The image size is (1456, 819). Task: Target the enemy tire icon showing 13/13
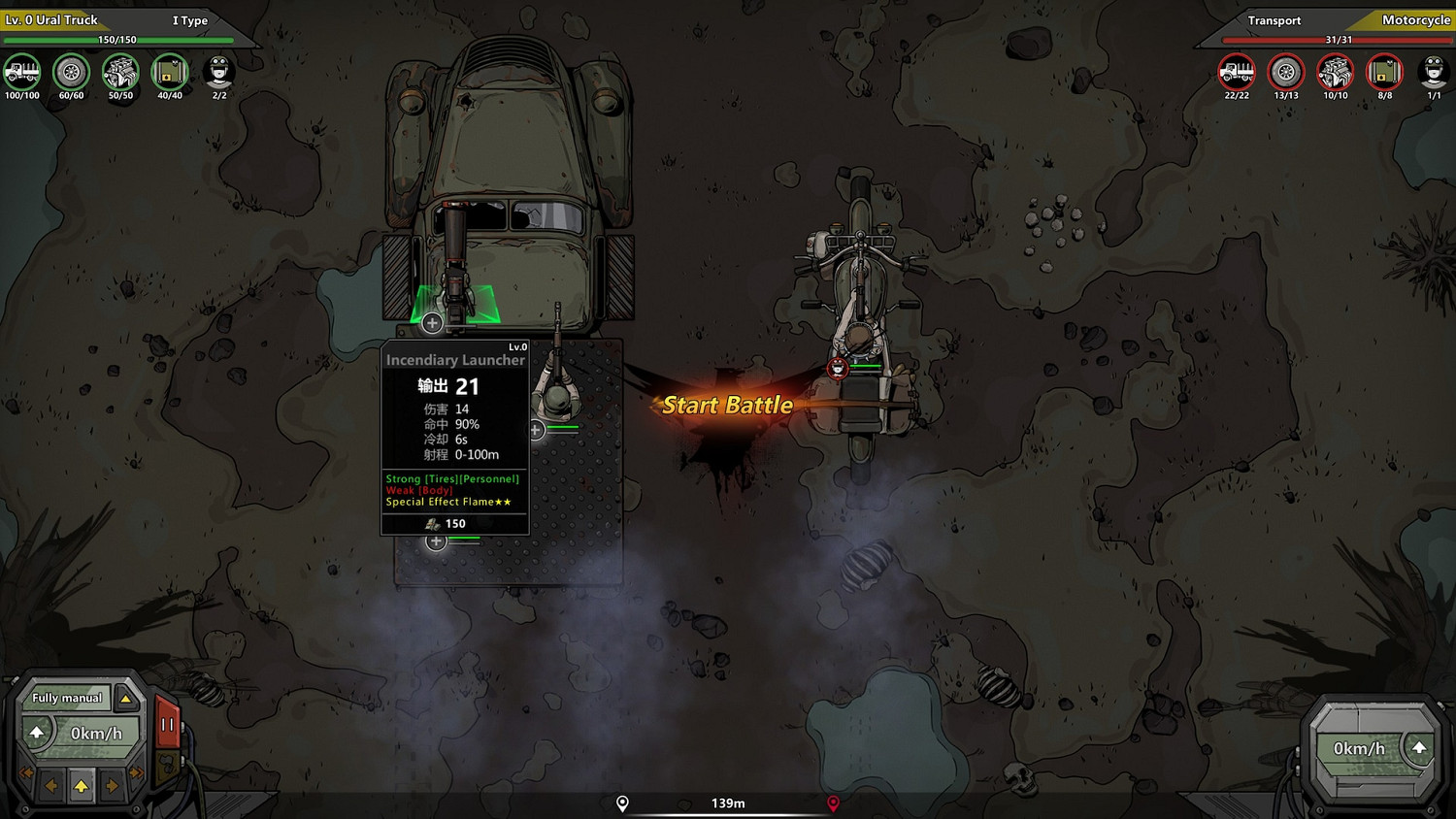coord(1286,72)
